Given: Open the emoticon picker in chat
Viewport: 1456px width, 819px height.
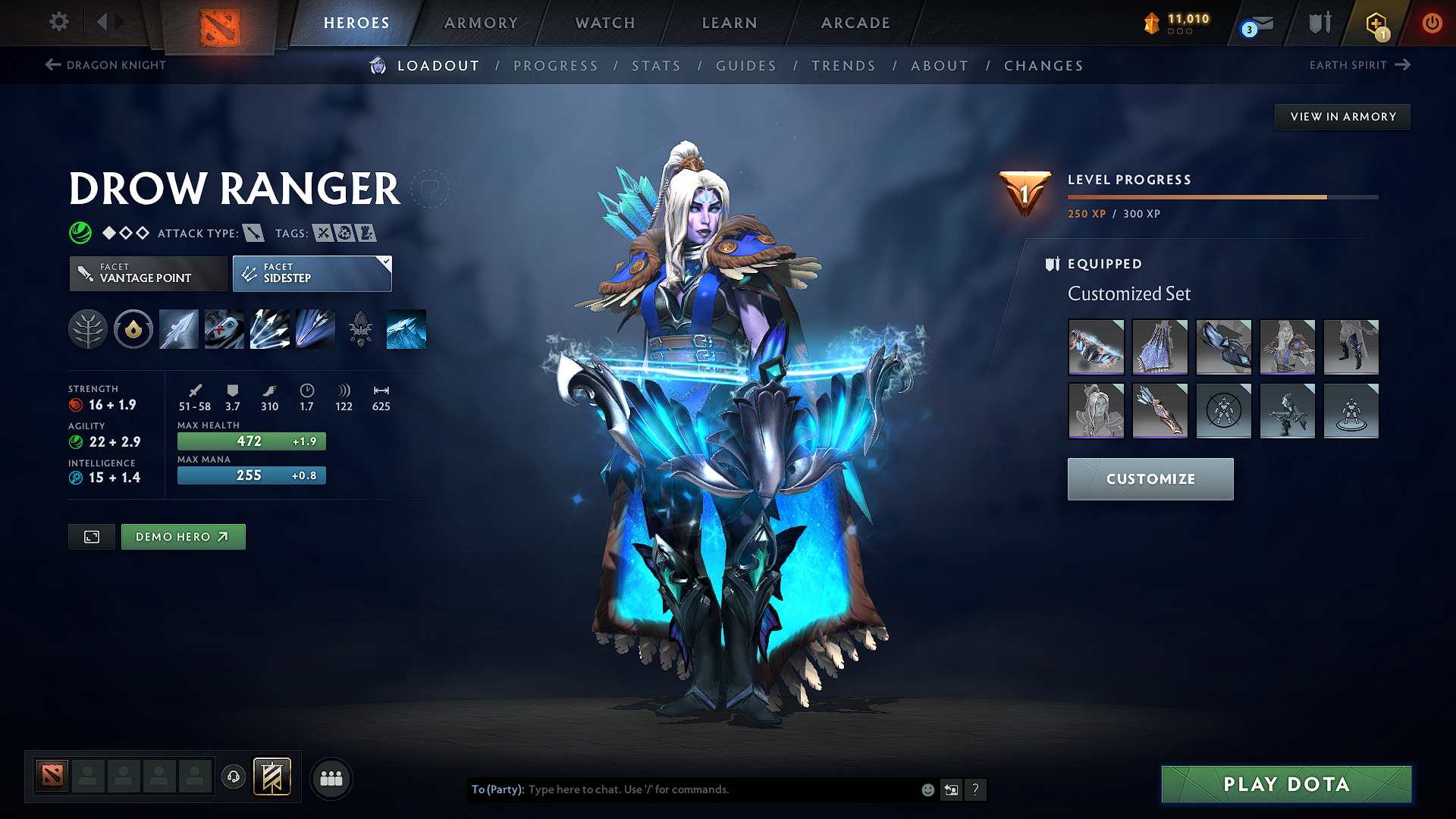Looking at the screenshot, I should [927, 789].
